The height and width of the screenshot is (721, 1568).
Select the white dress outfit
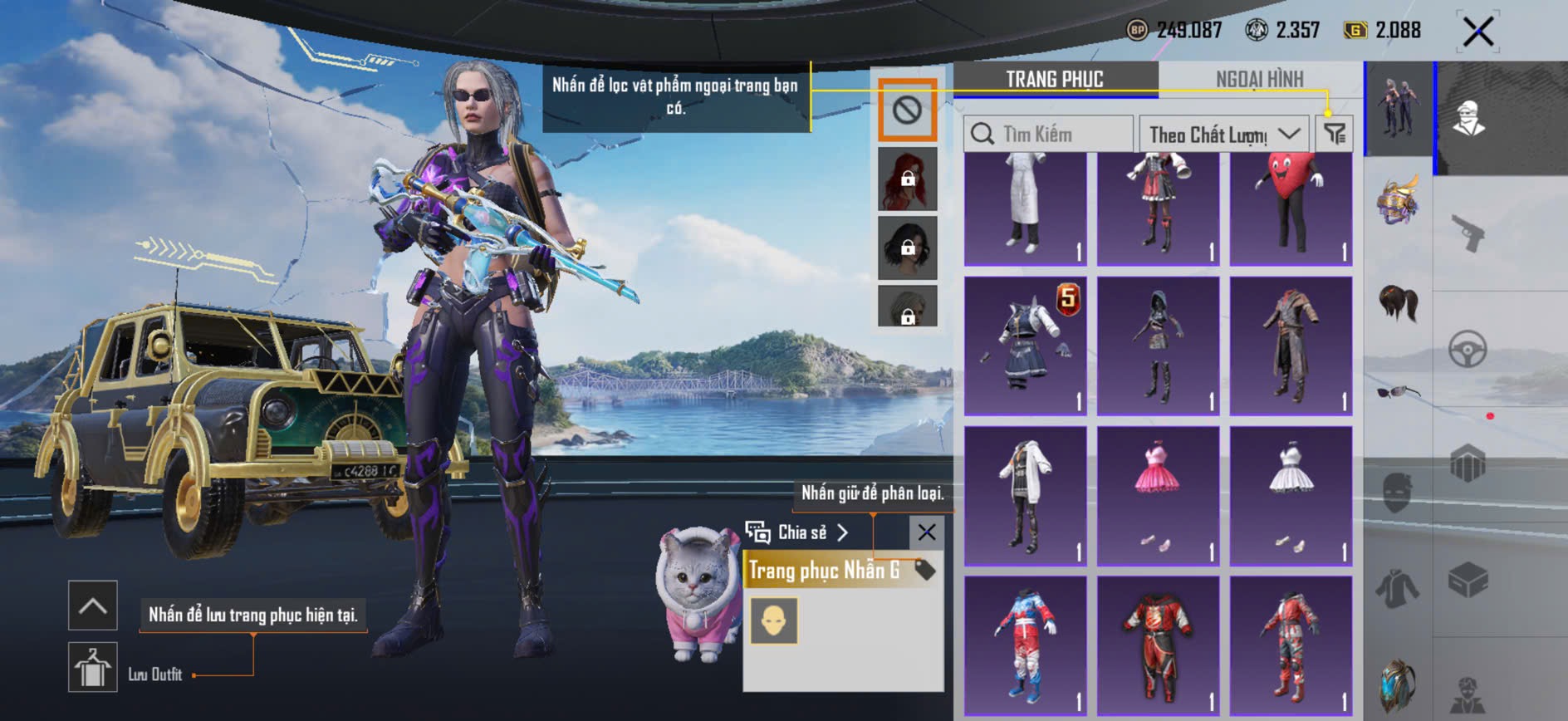coord(1291,496)
